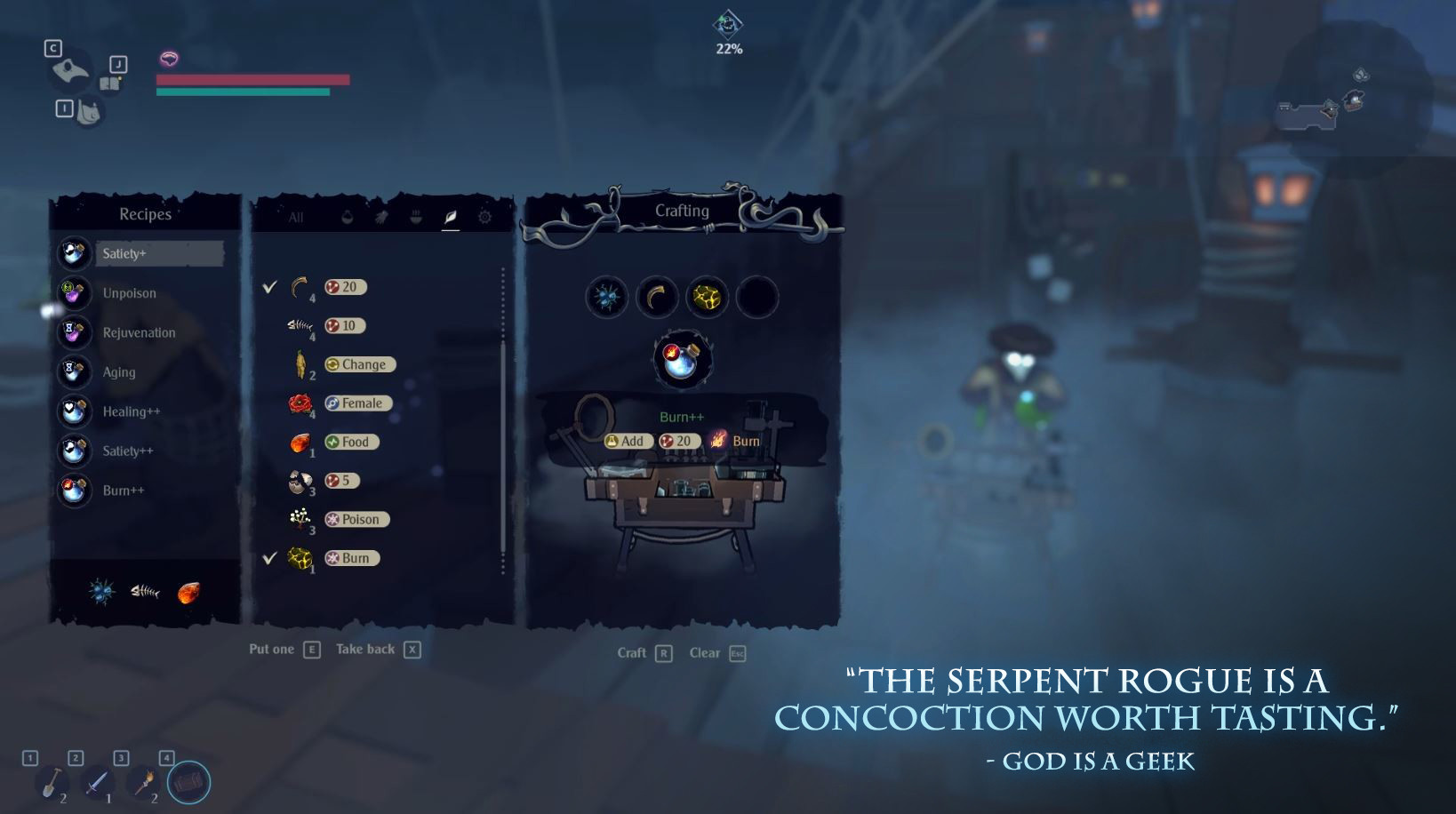
Task: Toggle the checkmark beside the scythe herb ingredient
Action: click(x=271, y=287)
